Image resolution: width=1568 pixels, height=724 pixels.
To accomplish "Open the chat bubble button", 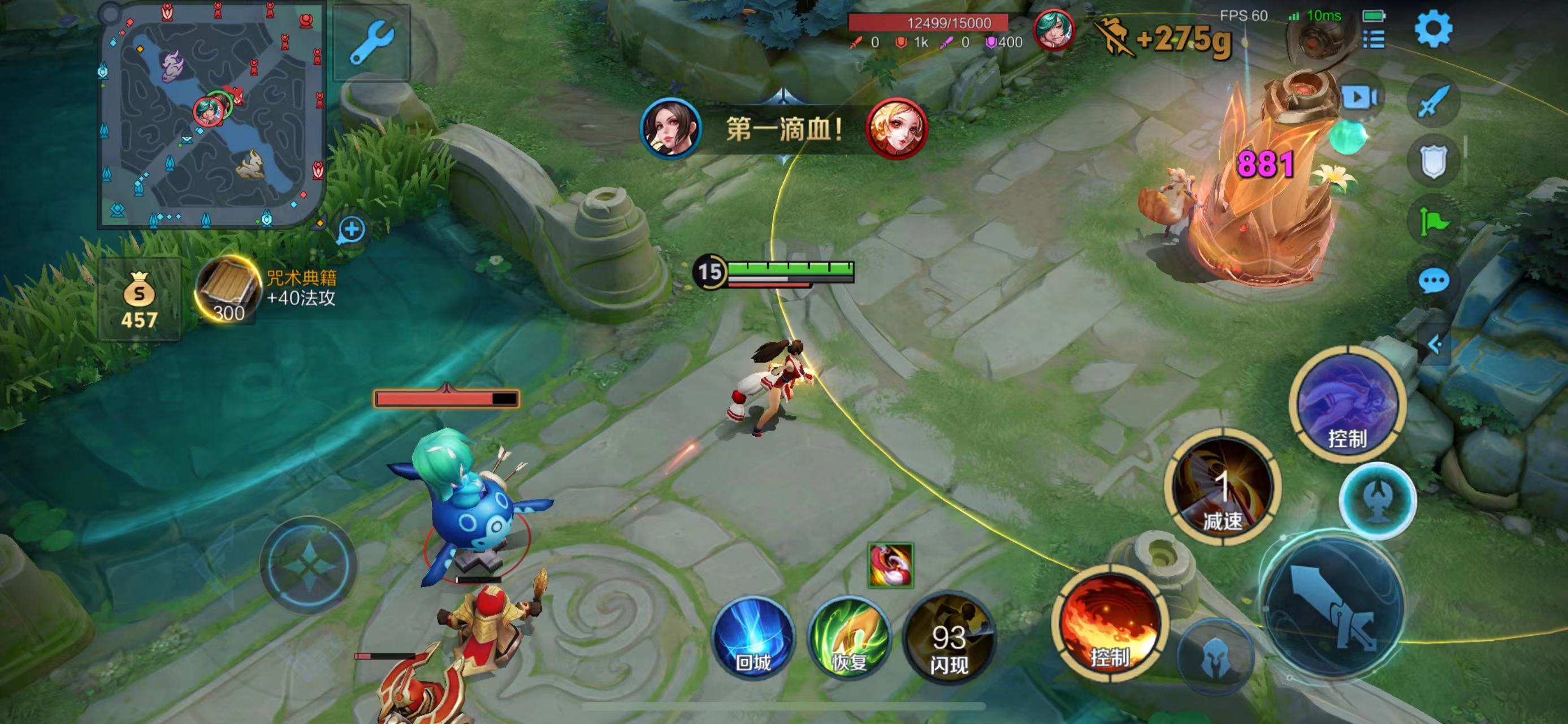I will (1433, 281).
